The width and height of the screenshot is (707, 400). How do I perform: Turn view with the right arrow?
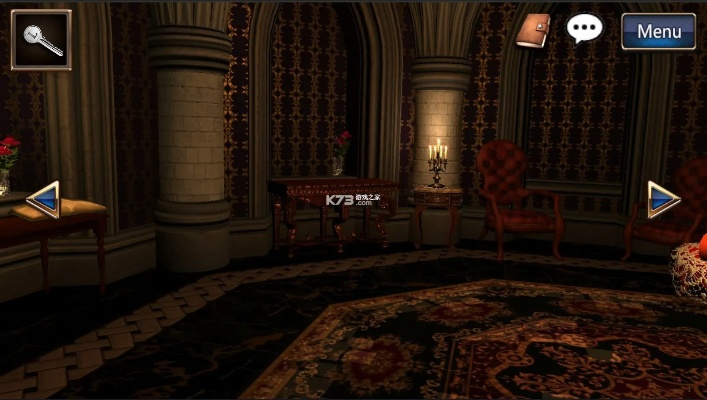[662, 199]
